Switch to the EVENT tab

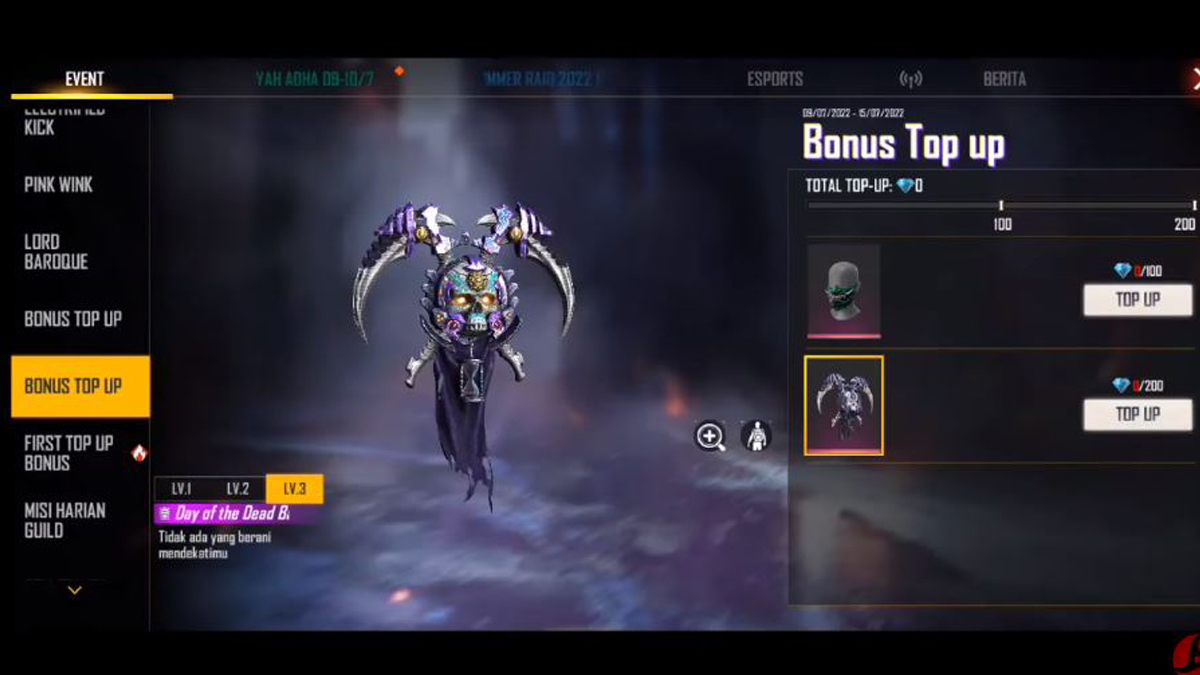[84, 79]
